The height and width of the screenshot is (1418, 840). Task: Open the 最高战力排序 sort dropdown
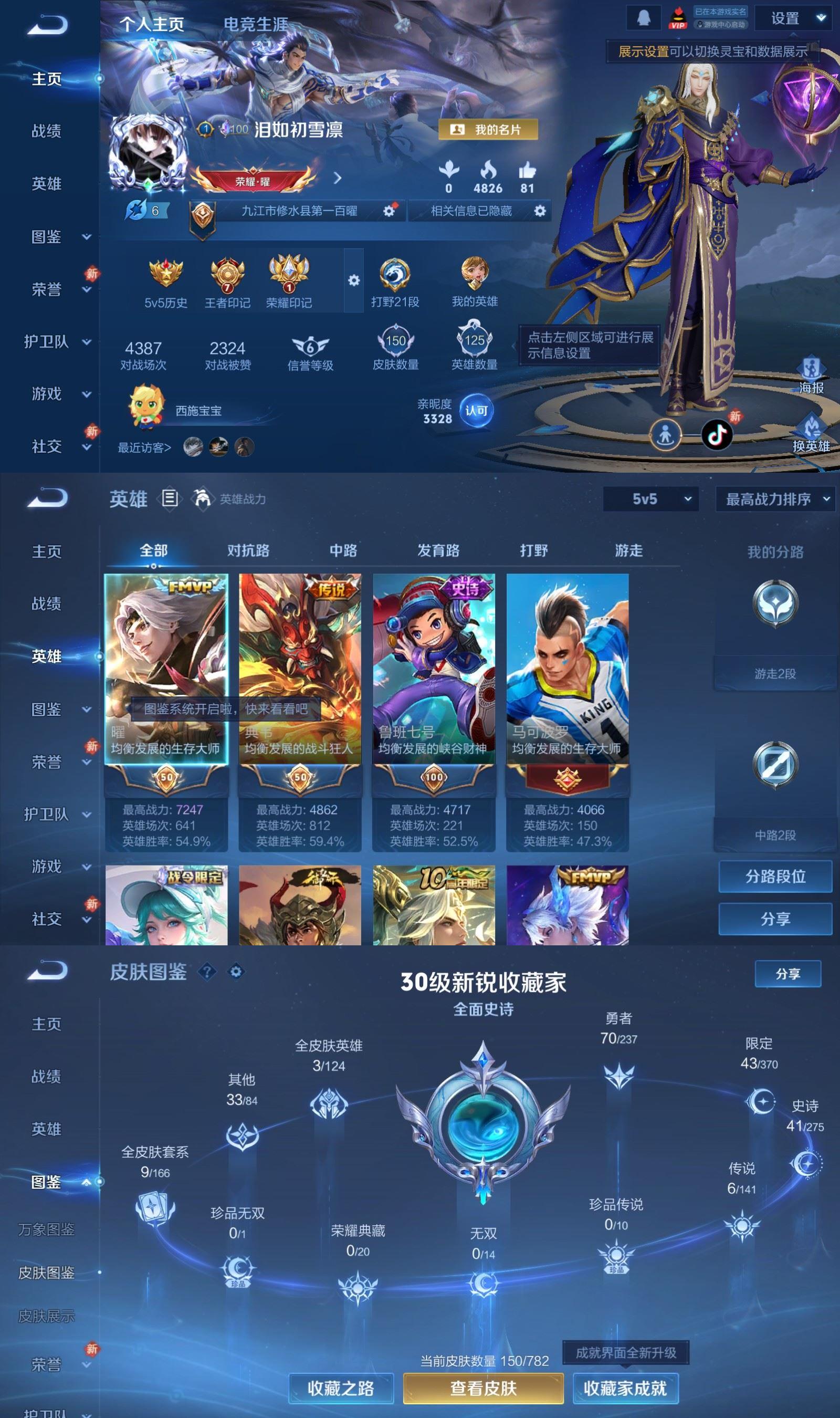tap(776, 499)
